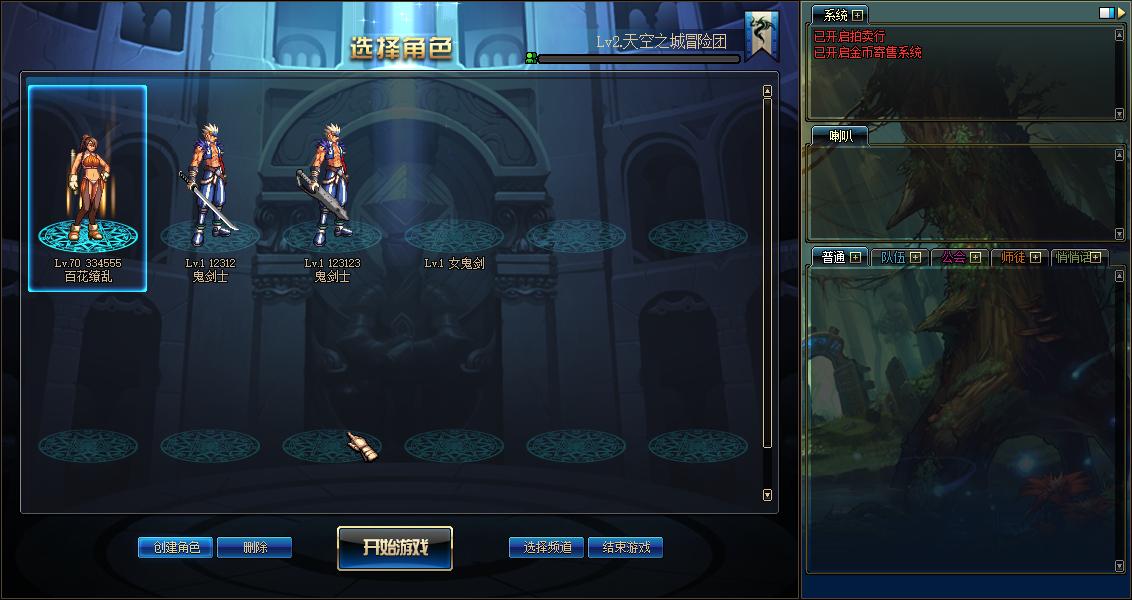Select the Lv1 12312 鬼剑士 character
The width and height of the screenshot is (1132, 600).
pos(210,190)
